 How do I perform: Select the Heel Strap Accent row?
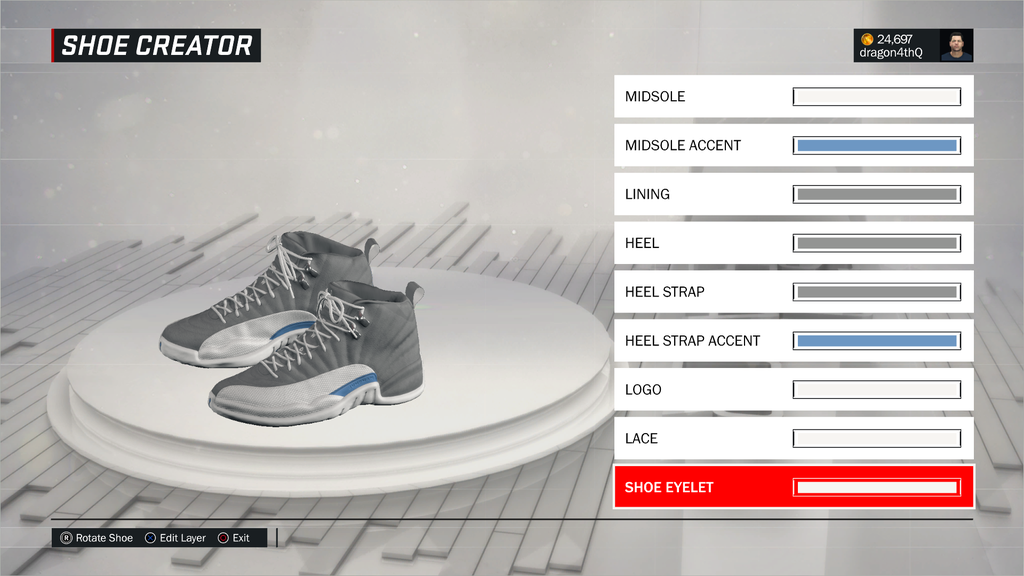click(793, 341)
